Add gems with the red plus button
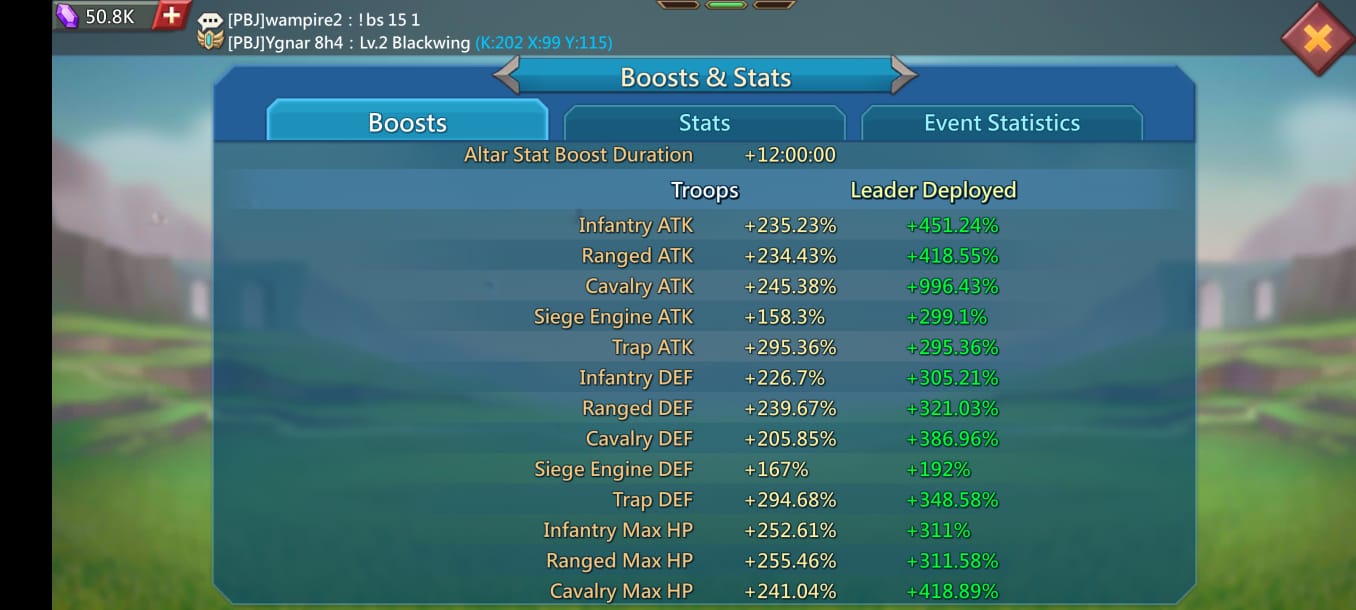1356x610 pixels. pos(172,15)
